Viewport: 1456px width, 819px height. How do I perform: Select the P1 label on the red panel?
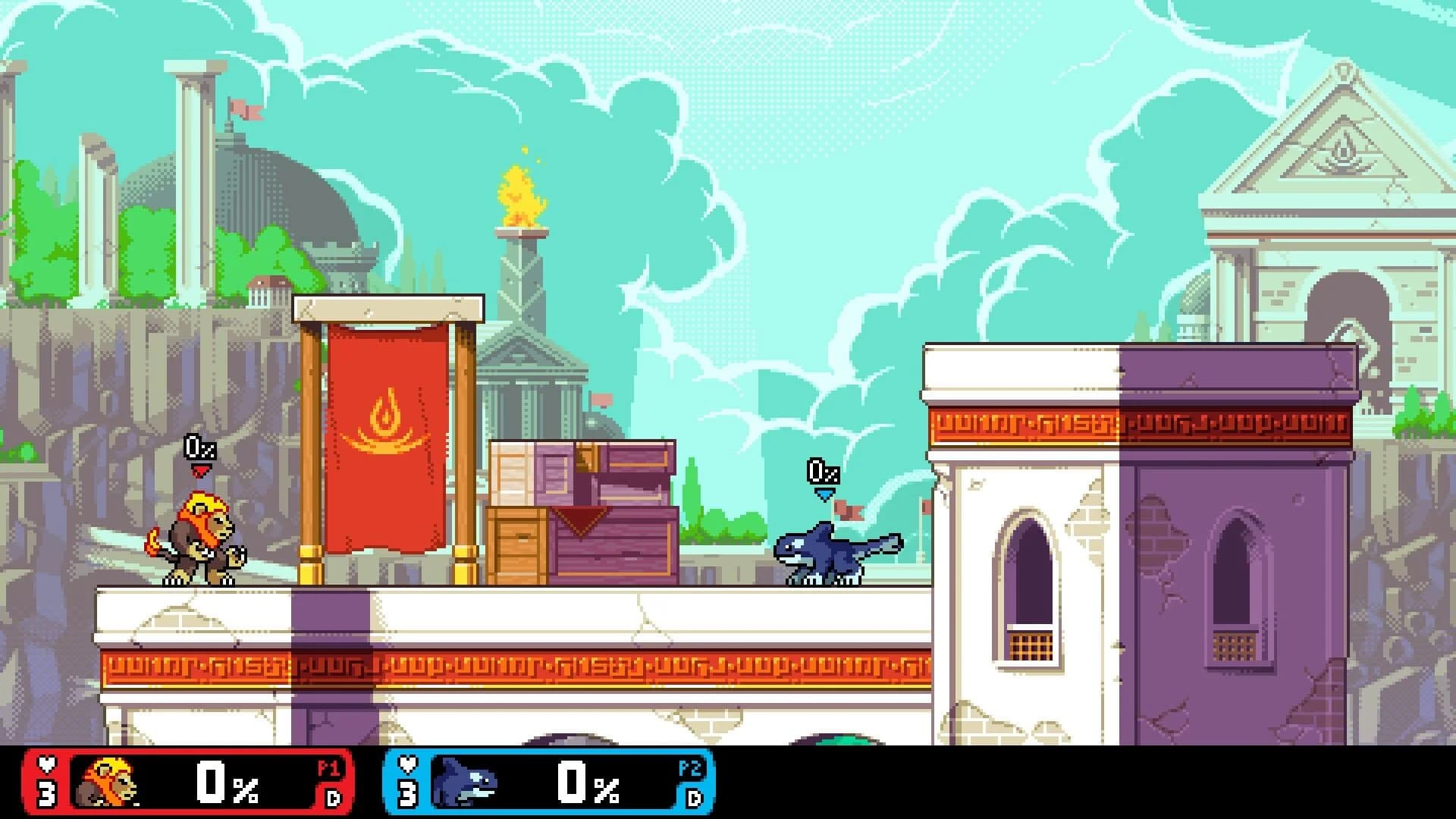click(x=328, y=766)
